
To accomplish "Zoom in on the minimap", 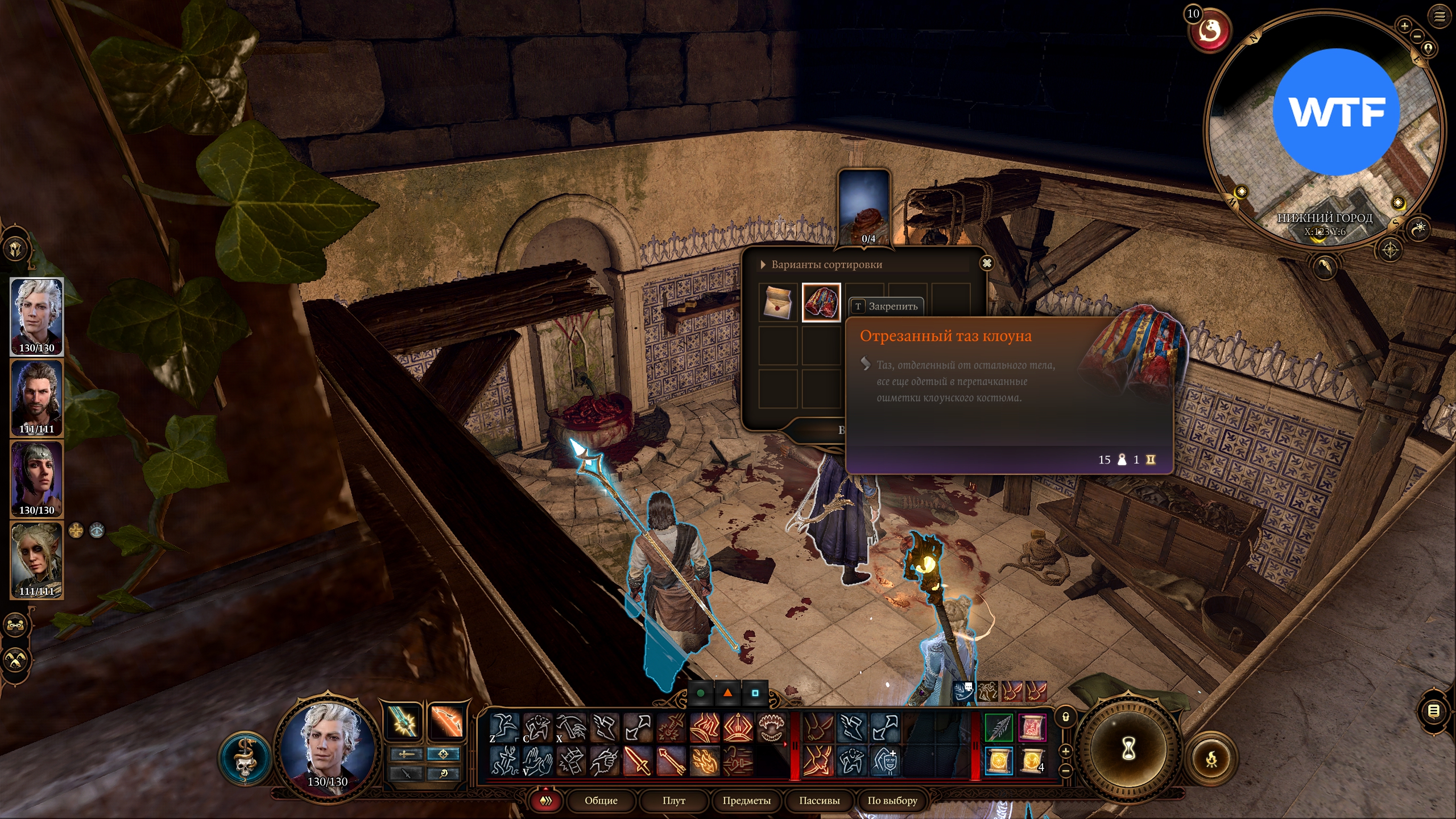I will pyautogui.click(x=1404, y=26).
